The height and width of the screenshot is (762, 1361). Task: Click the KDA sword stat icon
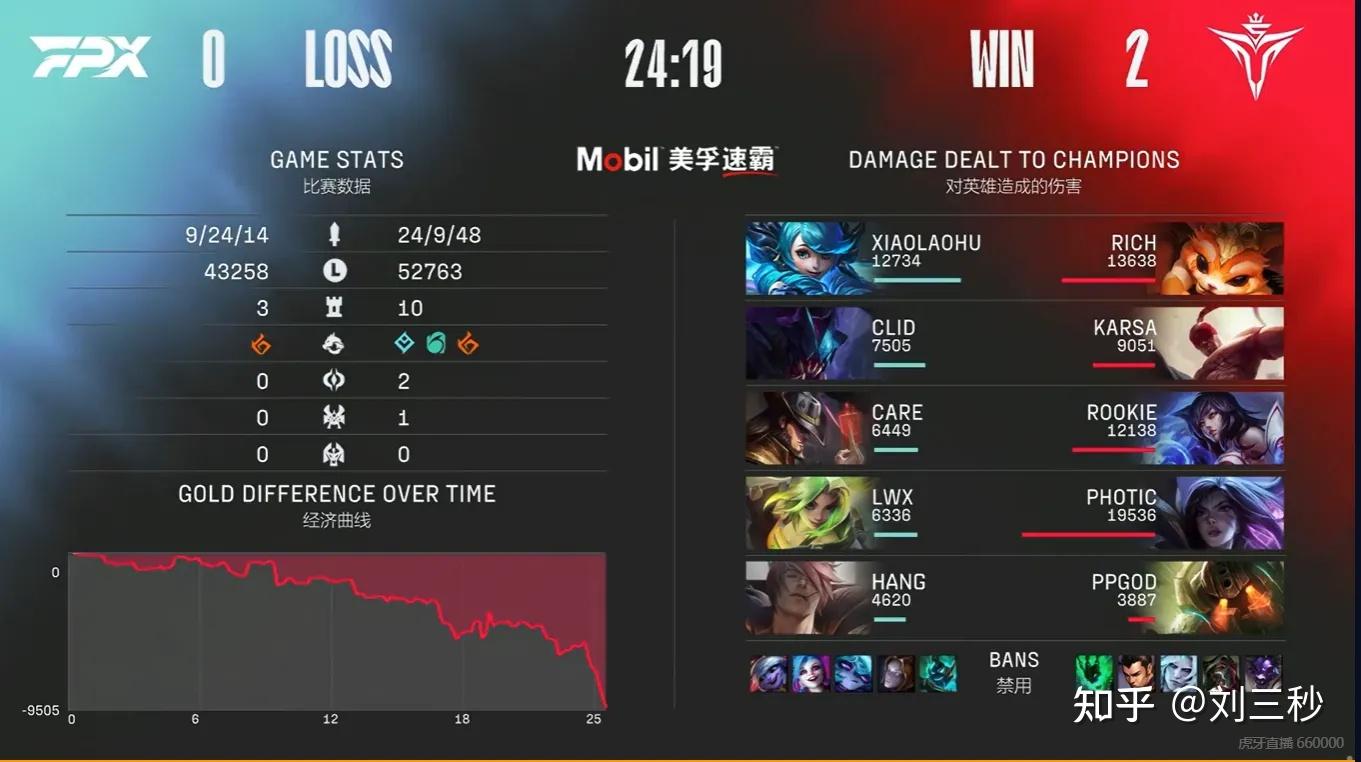335,234
